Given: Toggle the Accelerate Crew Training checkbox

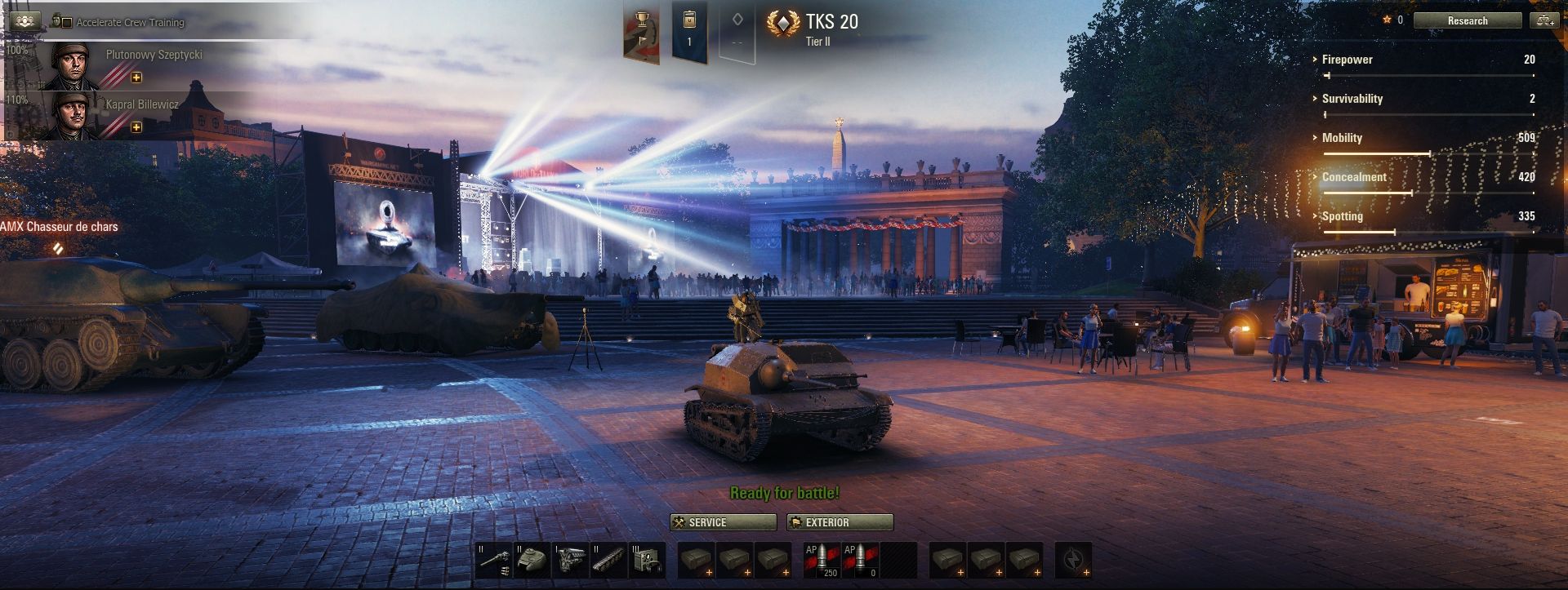Looking at the screenshot, I should pyautogui.click(x=67, y=22).
